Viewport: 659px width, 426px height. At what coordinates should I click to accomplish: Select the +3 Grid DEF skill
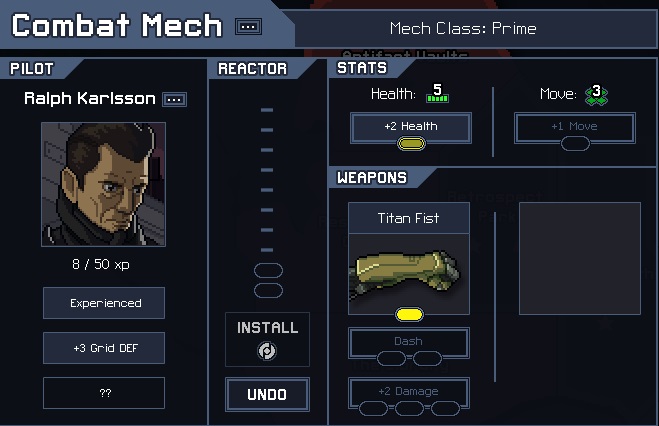pyautogui.click(x=104, y=348)
